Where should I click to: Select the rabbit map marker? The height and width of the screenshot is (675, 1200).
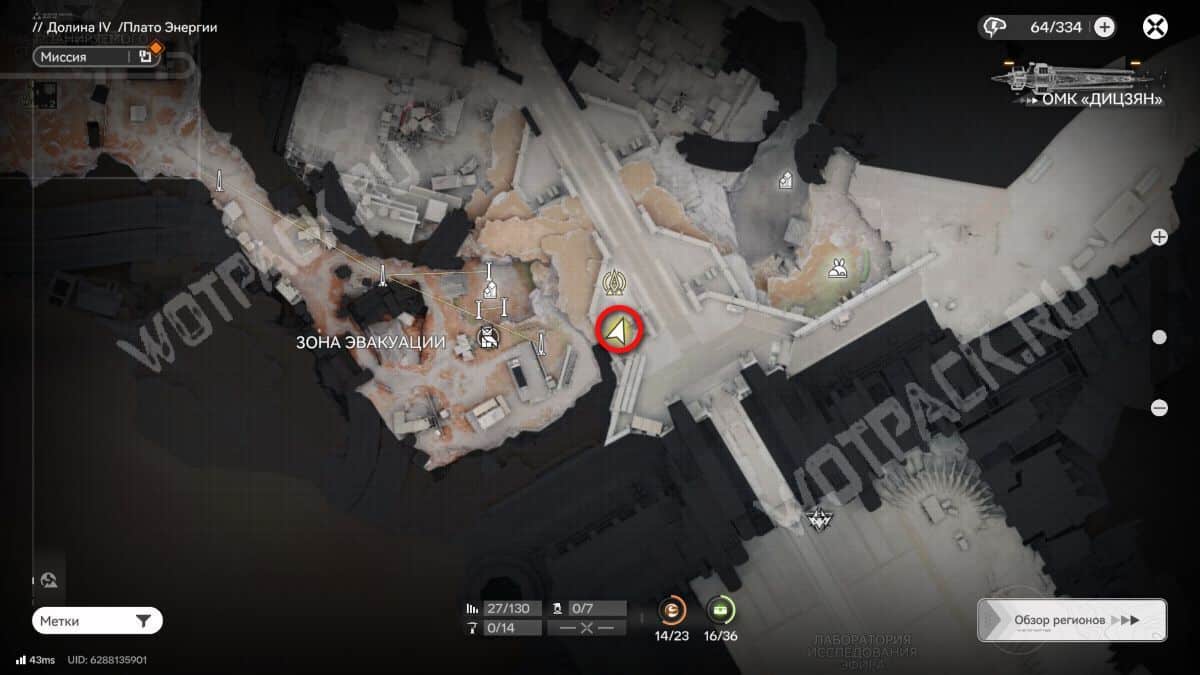837,268
